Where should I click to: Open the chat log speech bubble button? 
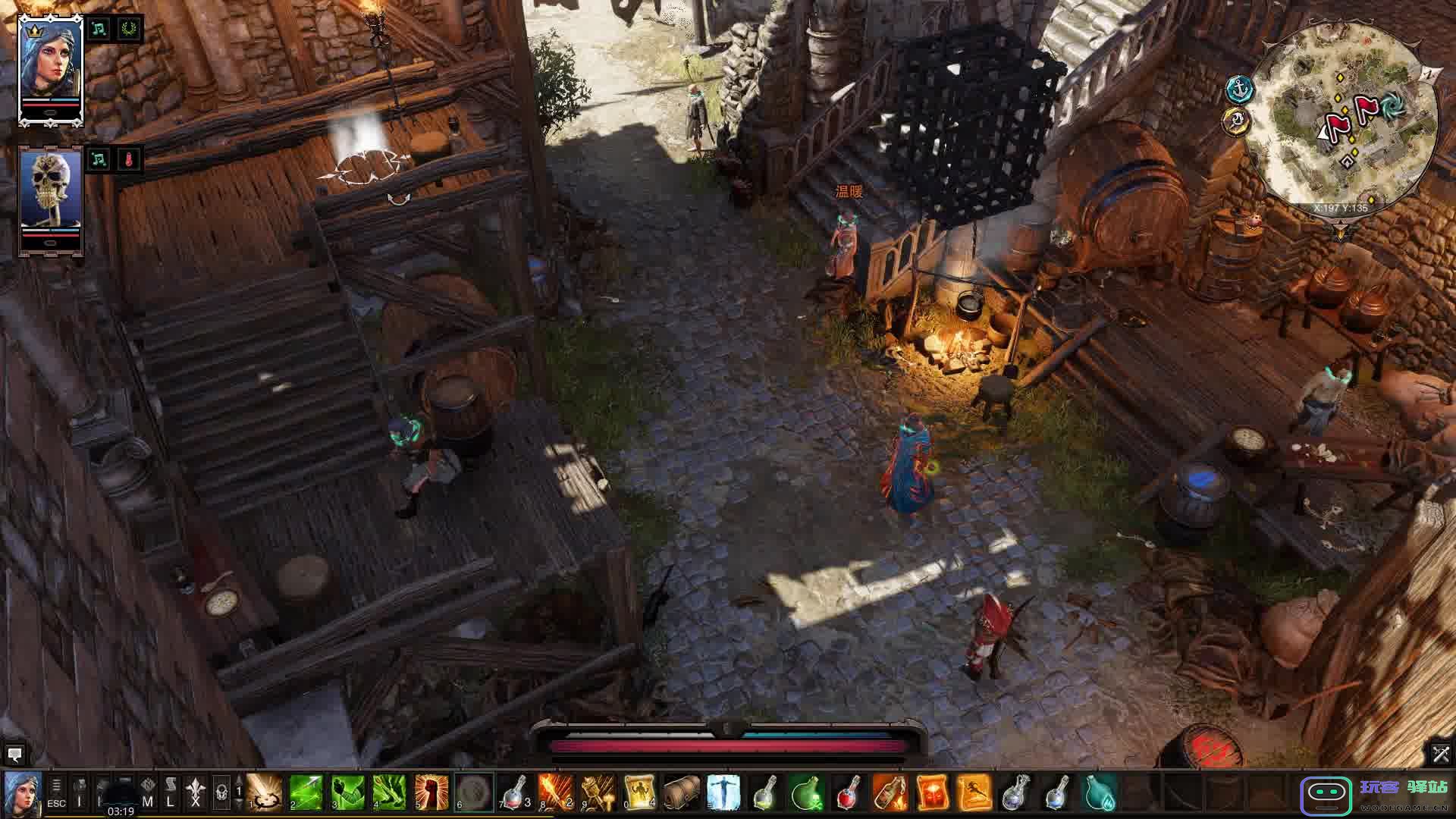click(14, 755)
